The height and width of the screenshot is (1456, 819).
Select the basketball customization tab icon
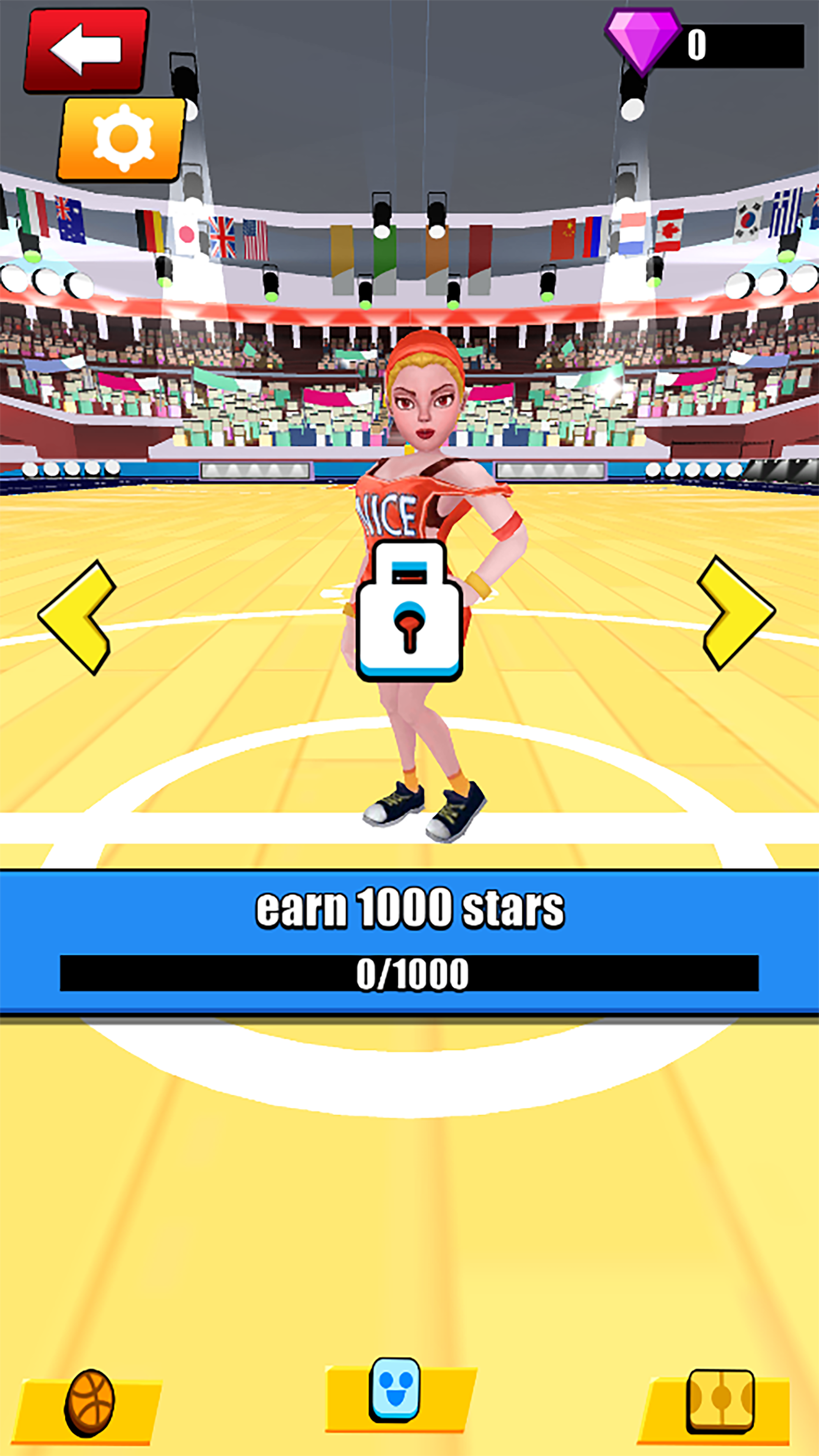(91, 1402)
